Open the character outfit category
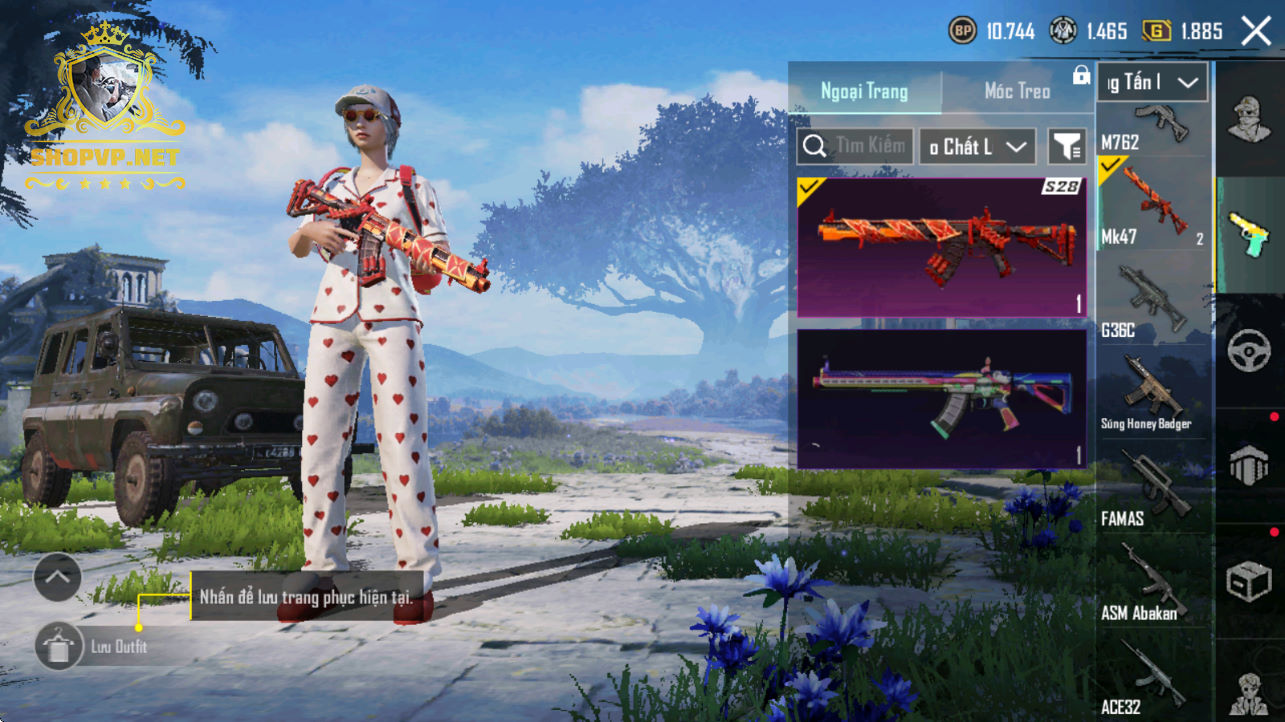Screen dimensions: 1285x722 1248,120
